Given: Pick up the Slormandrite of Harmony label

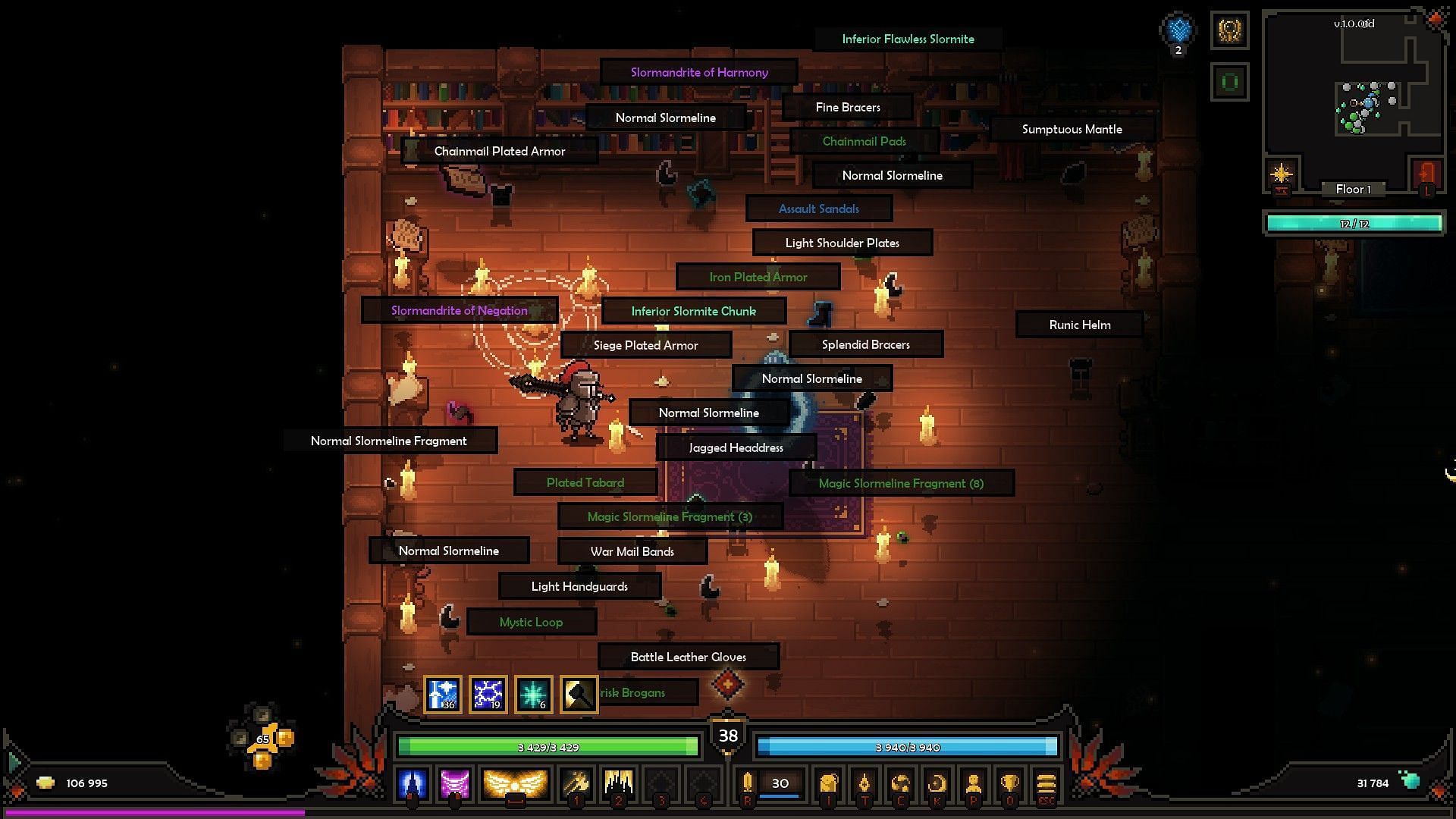Looking at the screenshot, I should click(x=699, y=73).
